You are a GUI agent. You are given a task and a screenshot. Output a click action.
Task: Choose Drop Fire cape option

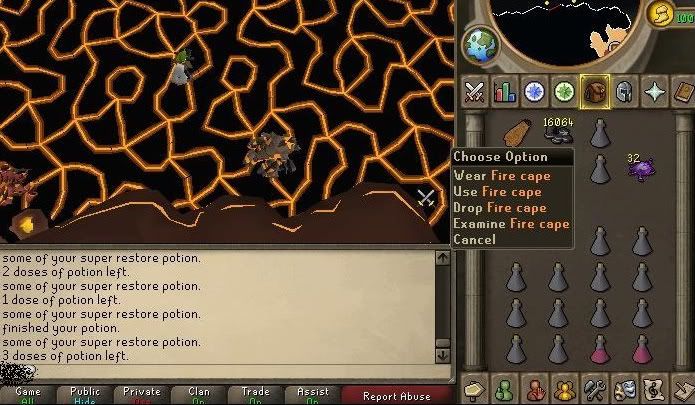coord(499,207)
